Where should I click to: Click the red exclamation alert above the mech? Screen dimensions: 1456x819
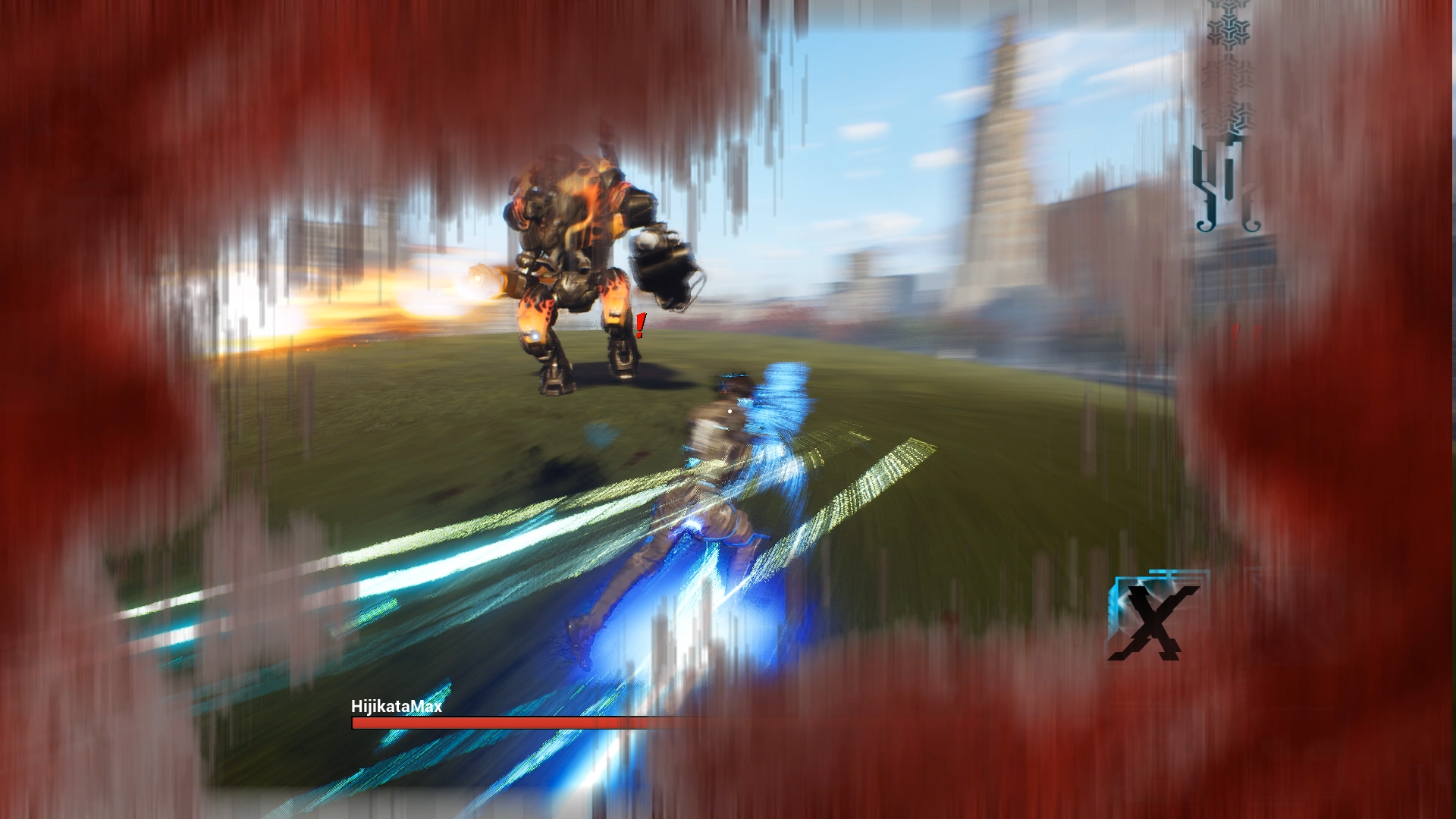pyautogui.click(x=641, y=326)
